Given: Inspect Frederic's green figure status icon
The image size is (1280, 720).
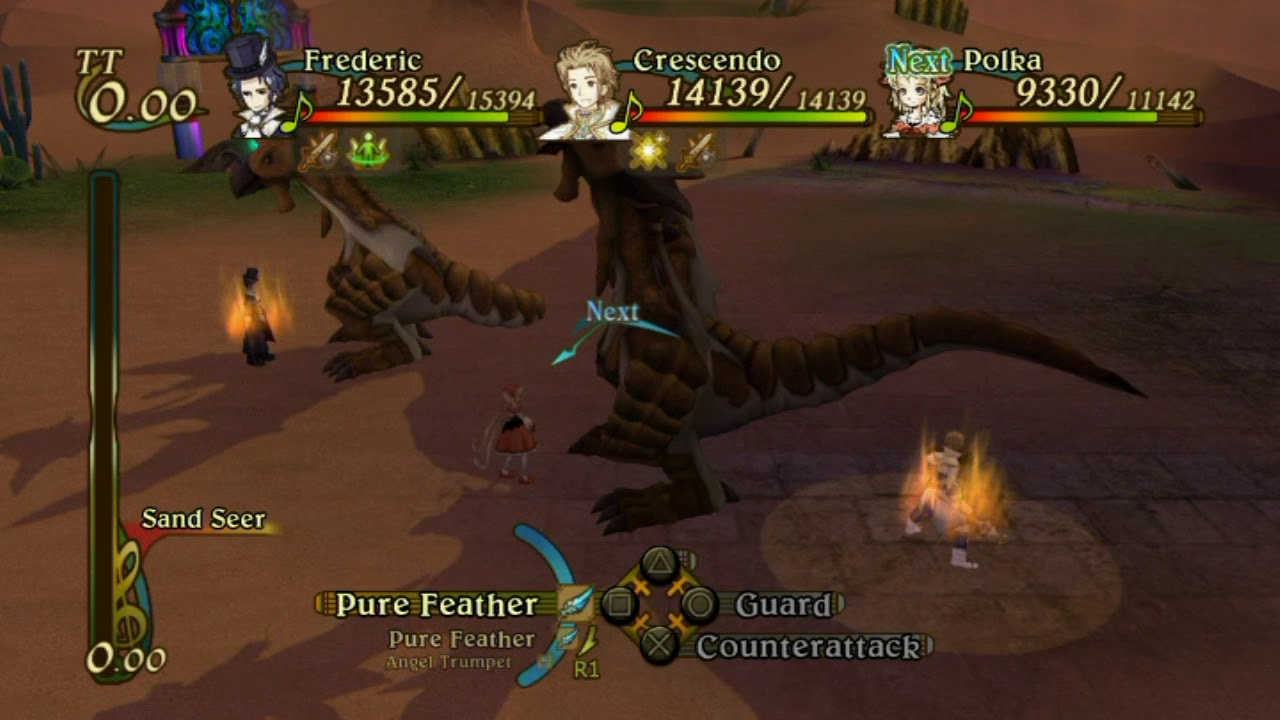Looking at the screenshot, I should coord(368,153).
